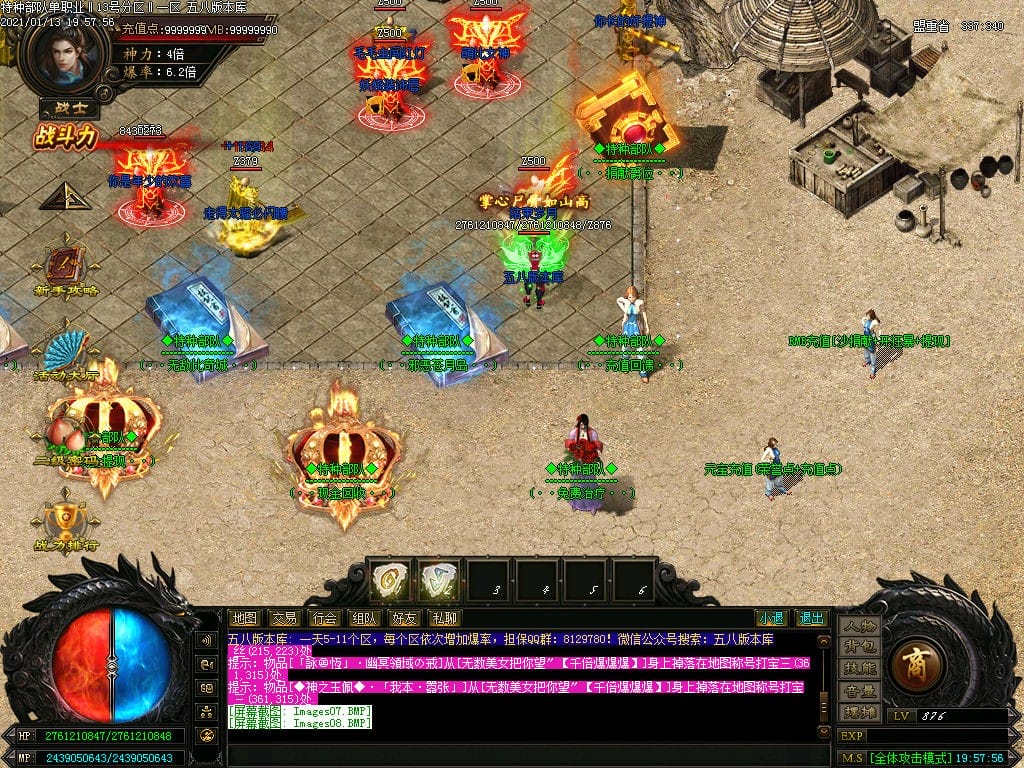Open the 交易 trade tab

click(x=284, y=618)
